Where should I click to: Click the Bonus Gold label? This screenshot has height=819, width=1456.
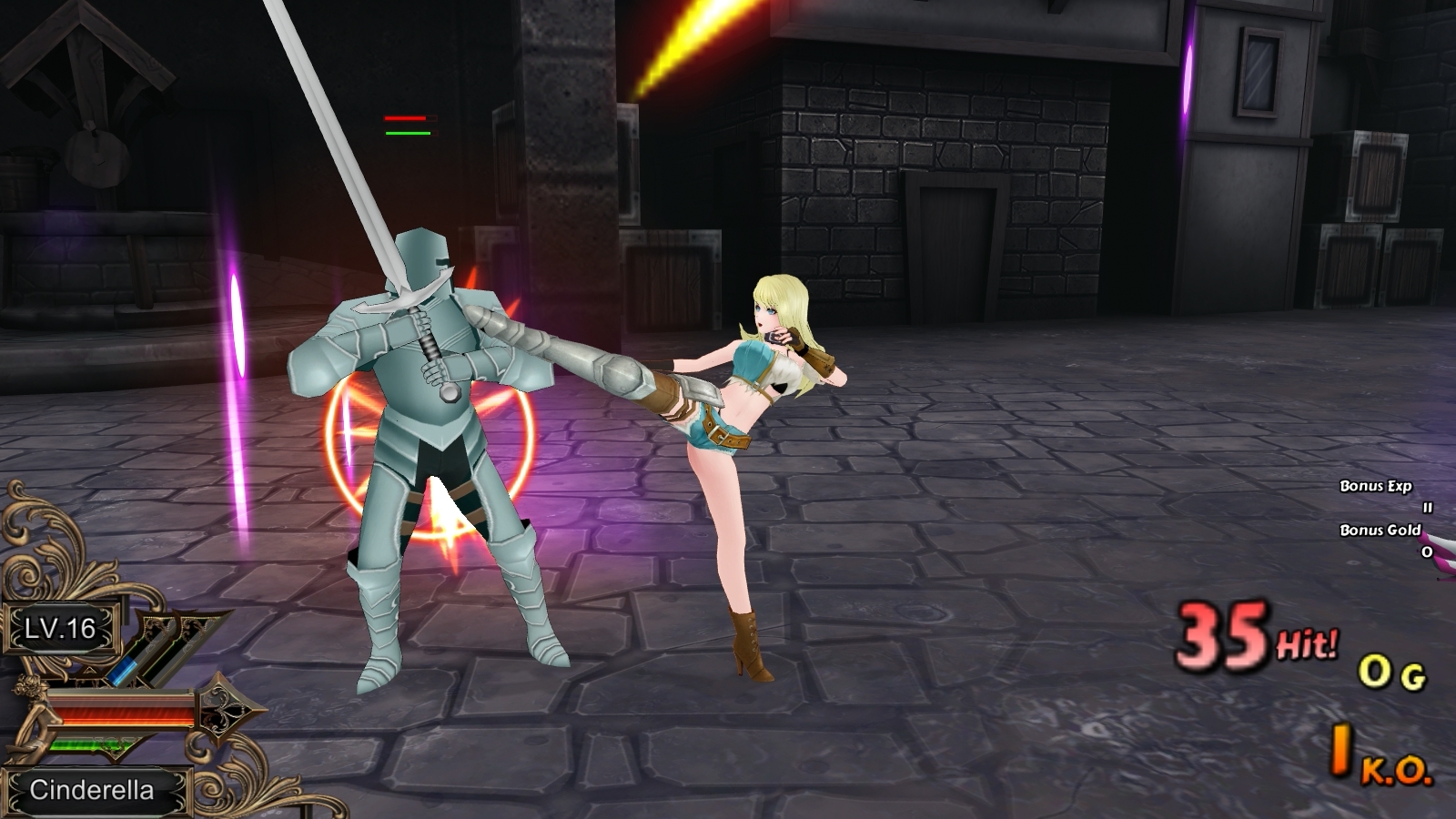tap(1380, 530)
